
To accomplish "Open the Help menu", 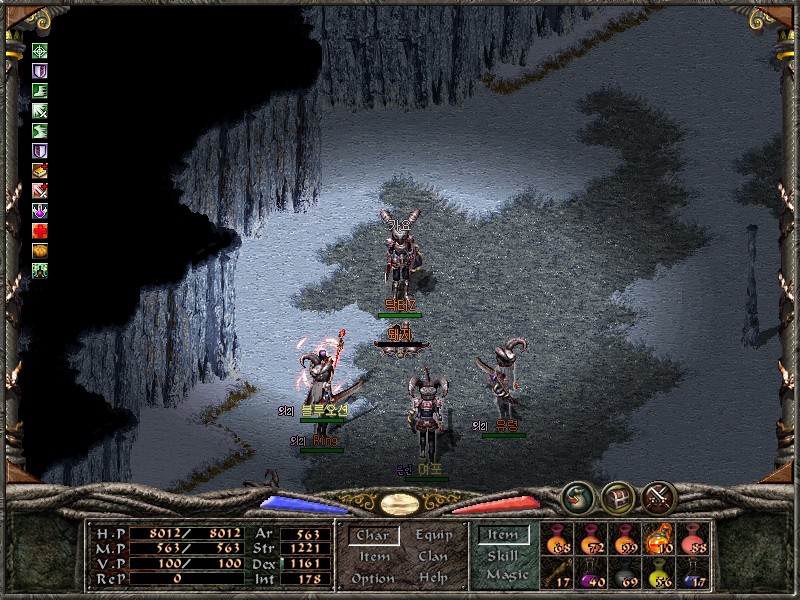I will coord(433,579).
